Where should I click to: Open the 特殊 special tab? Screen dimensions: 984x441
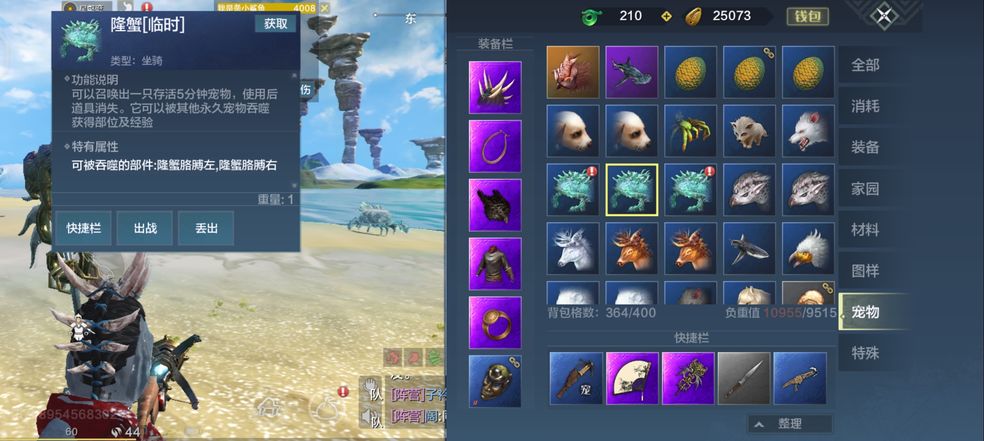pos(864,353)
